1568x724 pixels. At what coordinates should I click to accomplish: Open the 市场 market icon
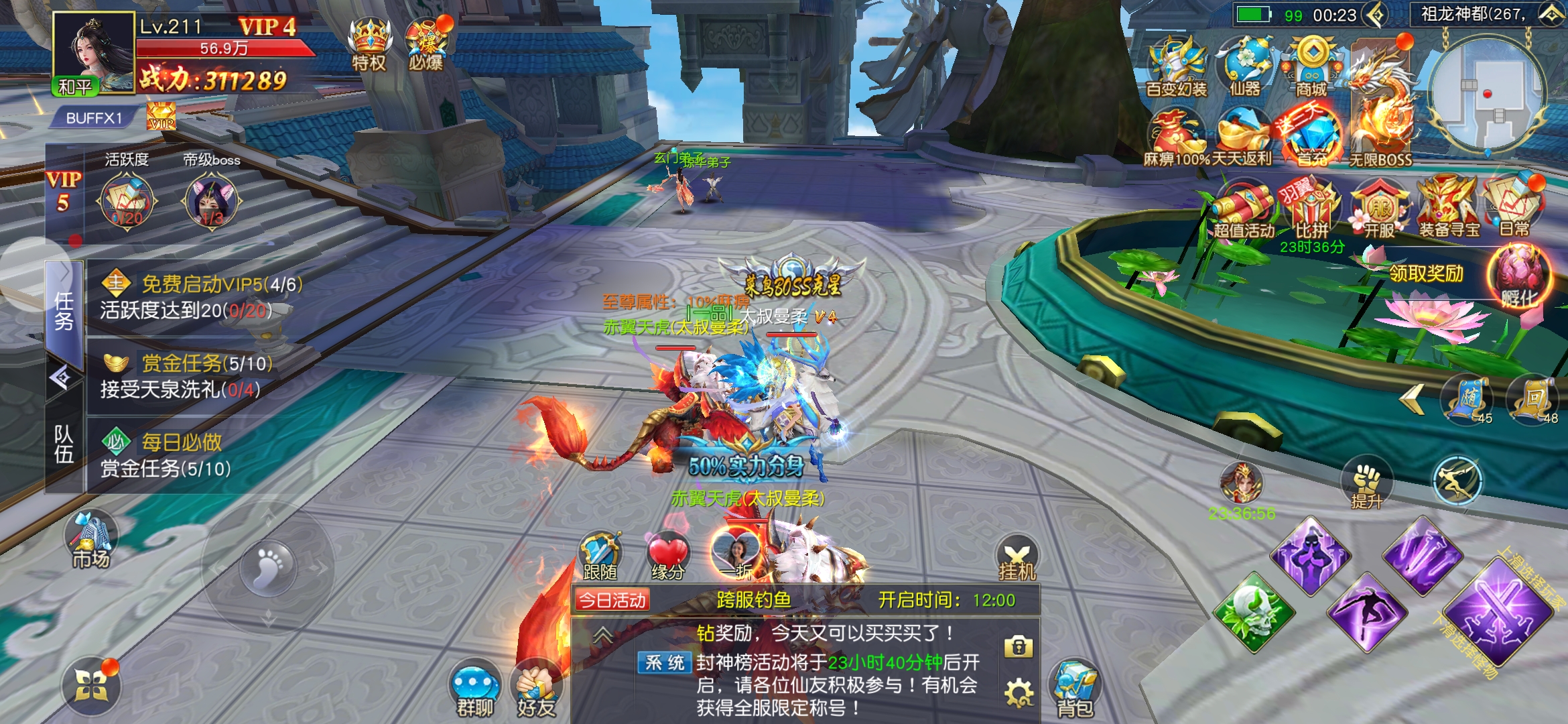click(x=90, y=540)
